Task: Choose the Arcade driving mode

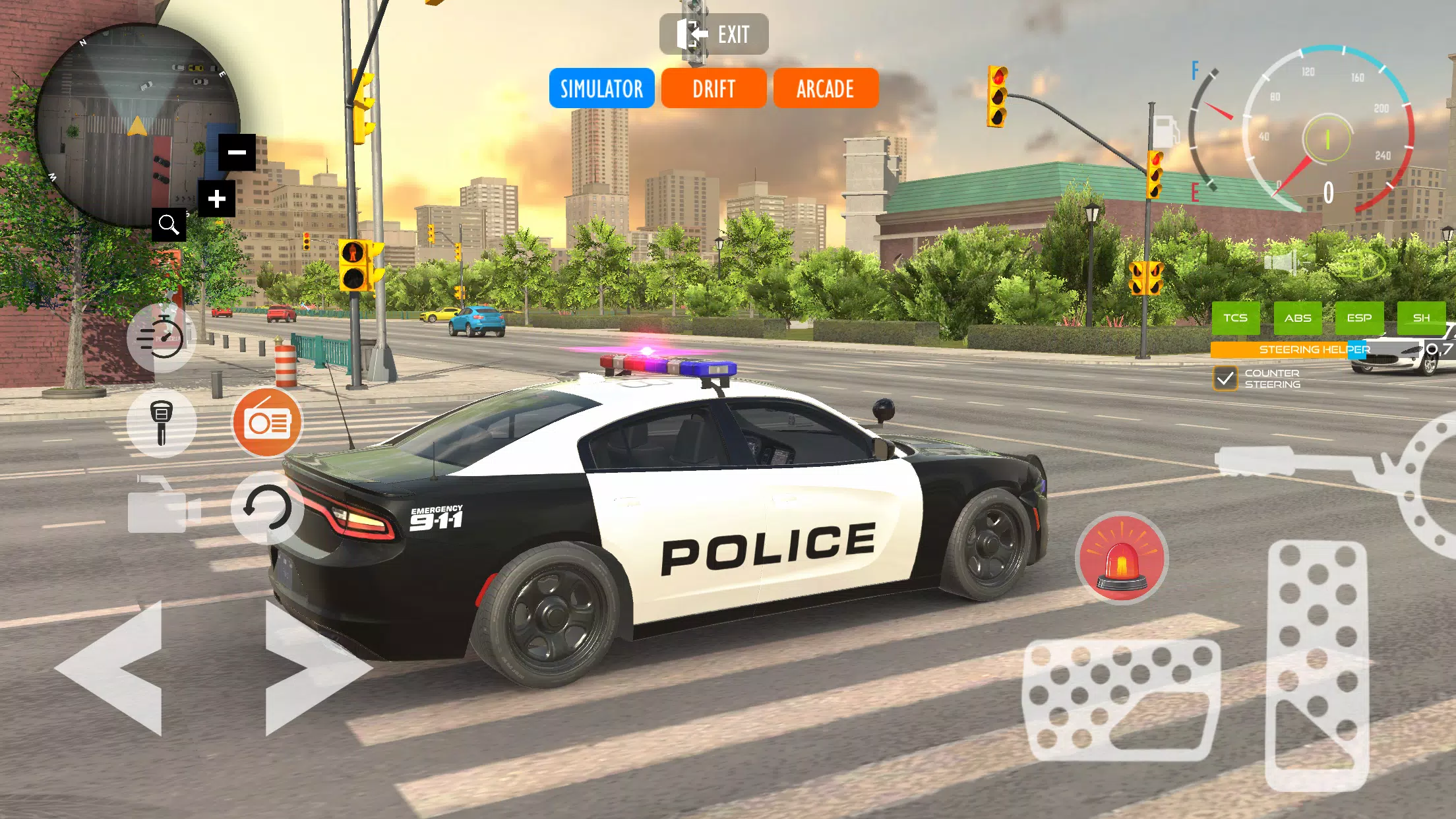Action: [825, 88]
